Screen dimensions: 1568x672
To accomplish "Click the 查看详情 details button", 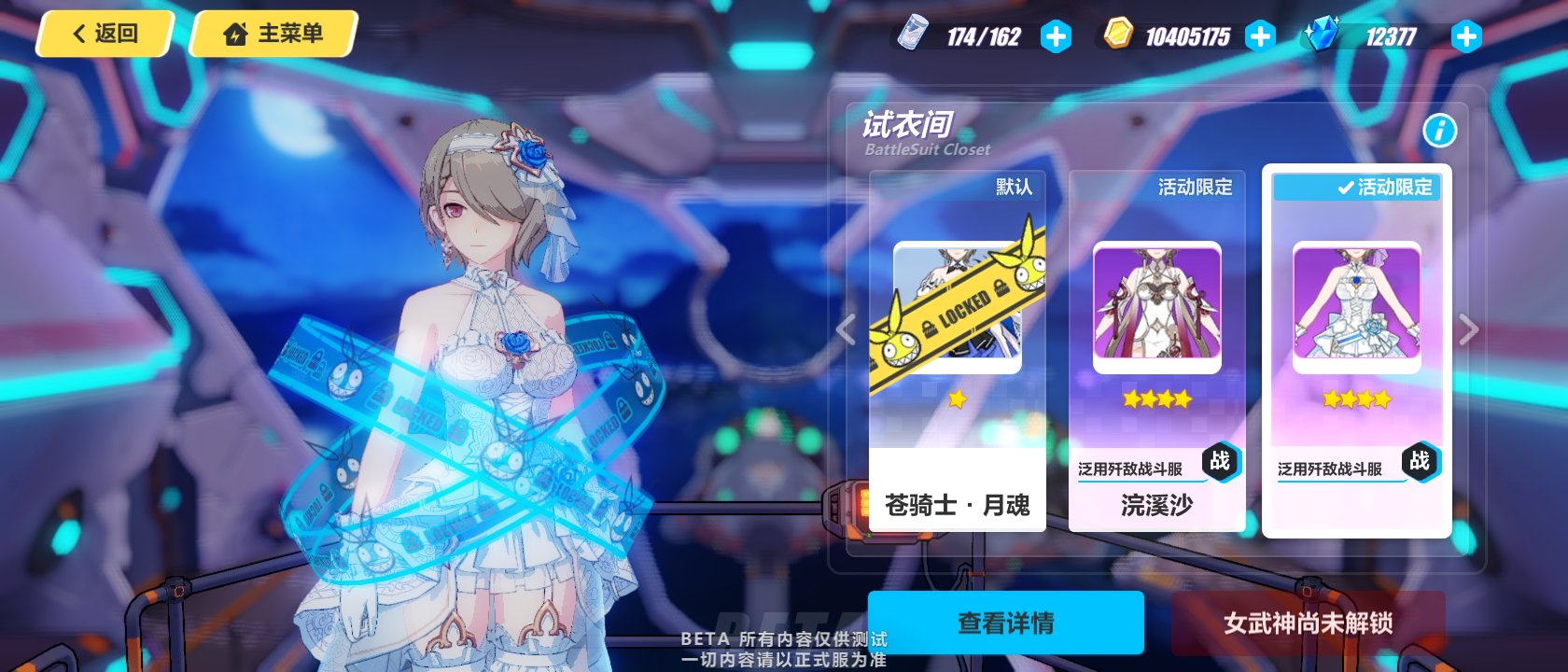I will [1005, 623].
